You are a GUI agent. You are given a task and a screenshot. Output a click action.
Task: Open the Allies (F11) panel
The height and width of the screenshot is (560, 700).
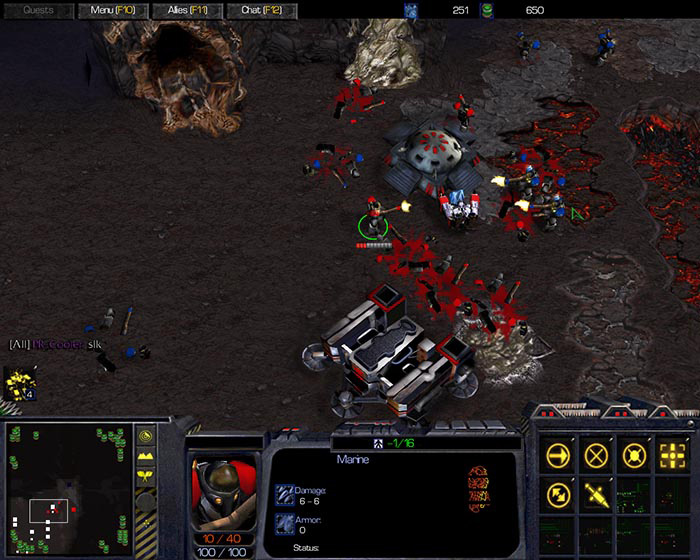pos(190,10)
